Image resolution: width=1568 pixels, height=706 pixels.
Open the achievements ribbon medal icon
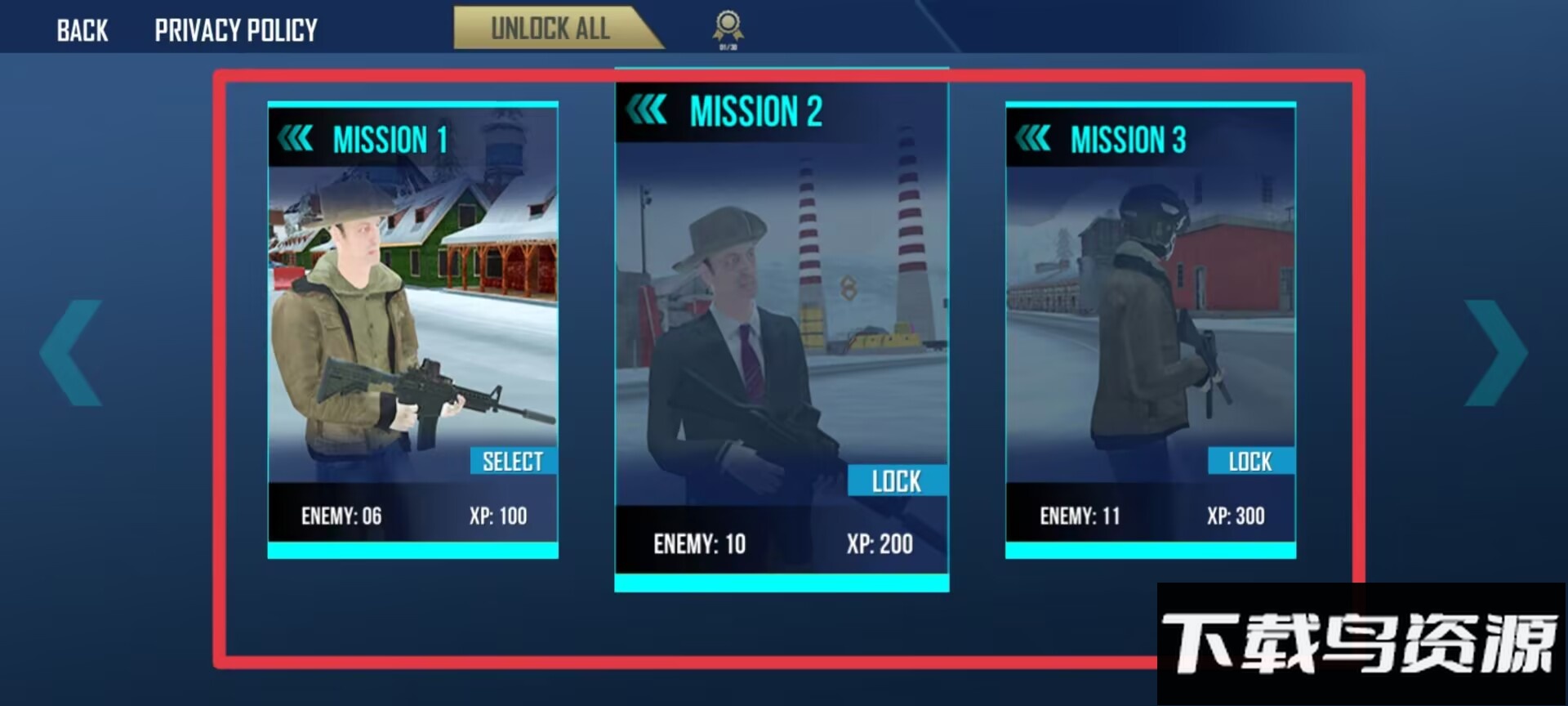(x=728, y=27)
